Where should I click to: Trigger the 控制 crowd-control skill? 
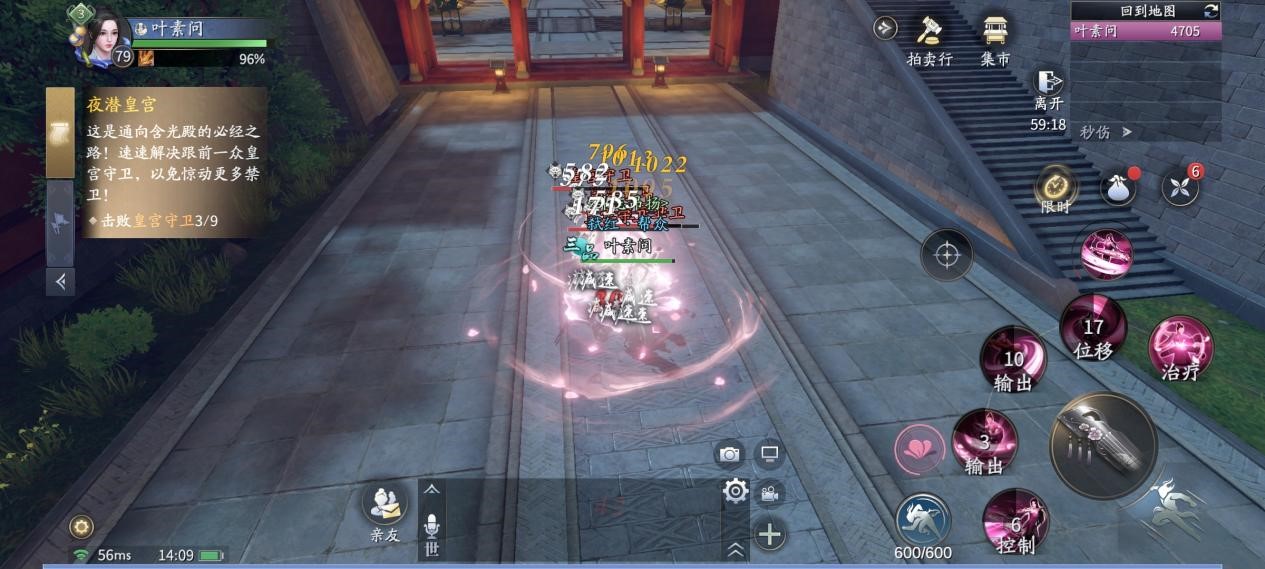pyautogui.click(x=1015, y=522)
